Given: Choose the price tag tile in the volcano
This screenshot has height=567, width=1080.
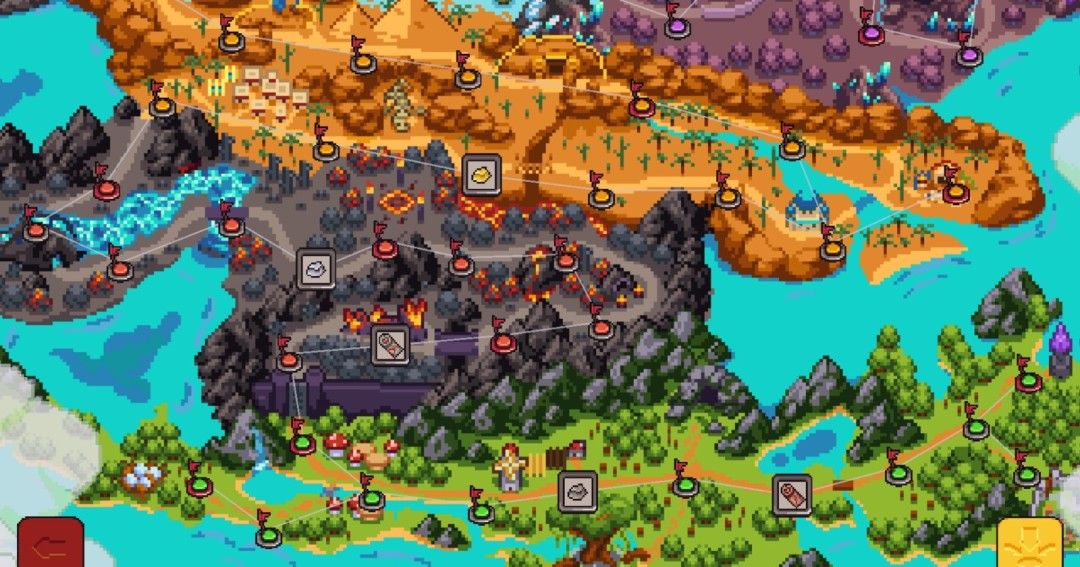Looking at the screenshot, I should coord(390,345).
